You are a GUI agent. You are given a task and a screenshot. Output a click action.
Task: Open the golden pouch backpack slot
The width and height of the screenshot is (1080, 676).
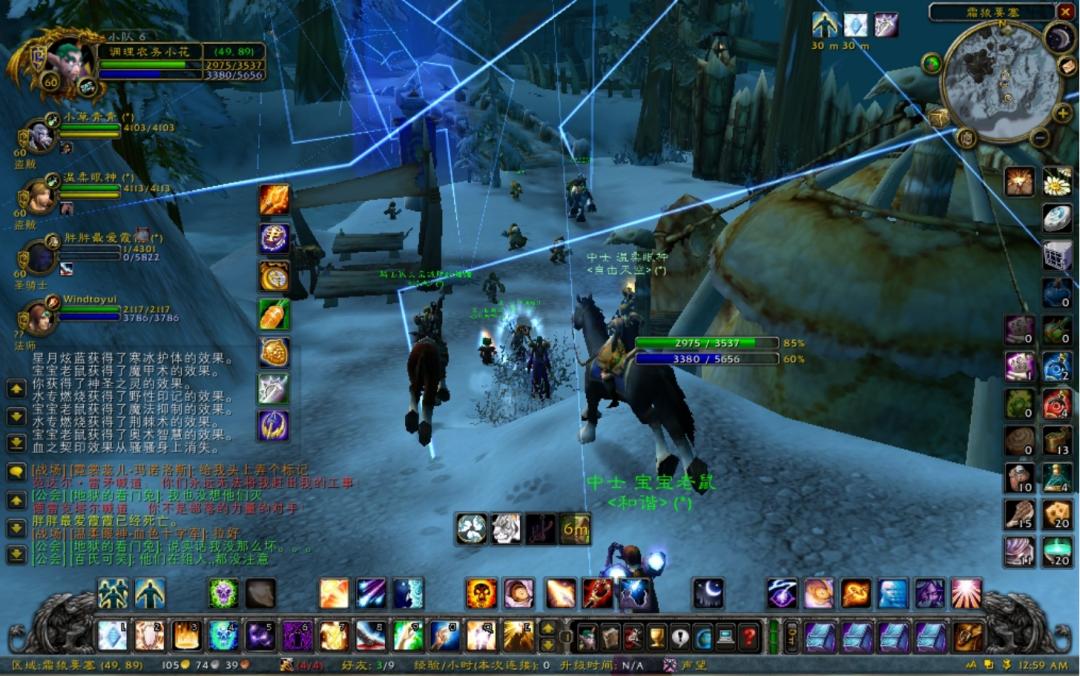coord(968,637)
